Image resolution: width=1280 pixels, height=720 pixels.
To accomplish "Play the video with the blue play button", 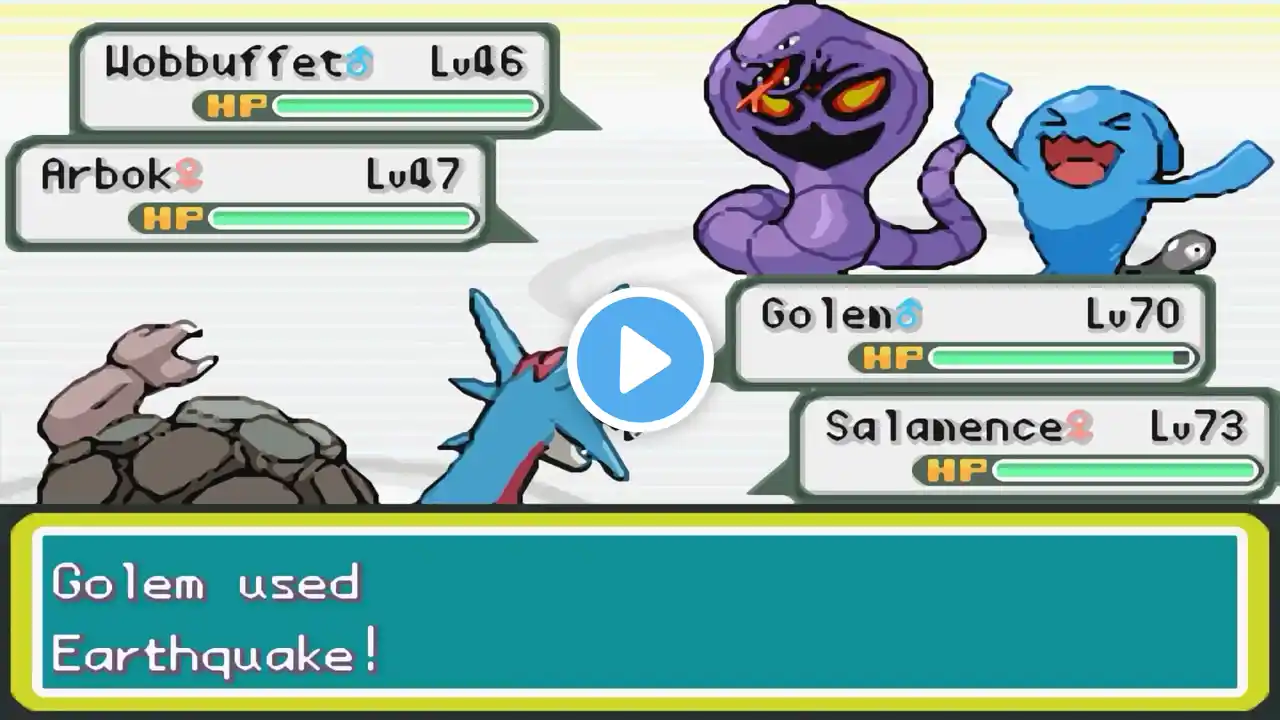I will click(x=640, y=360).
